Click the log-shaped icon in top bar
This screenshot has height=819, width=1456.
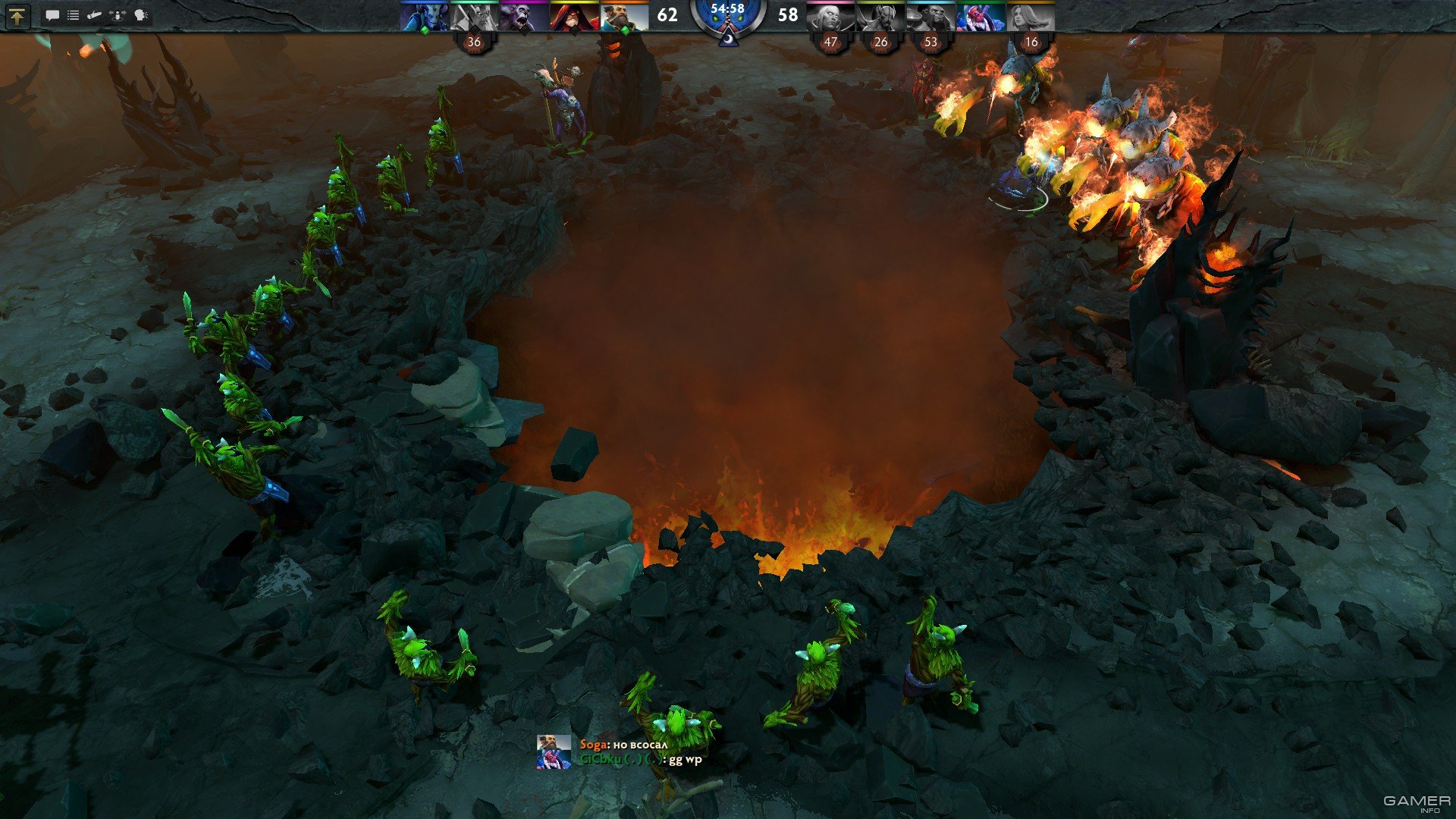tap(95, 15)
